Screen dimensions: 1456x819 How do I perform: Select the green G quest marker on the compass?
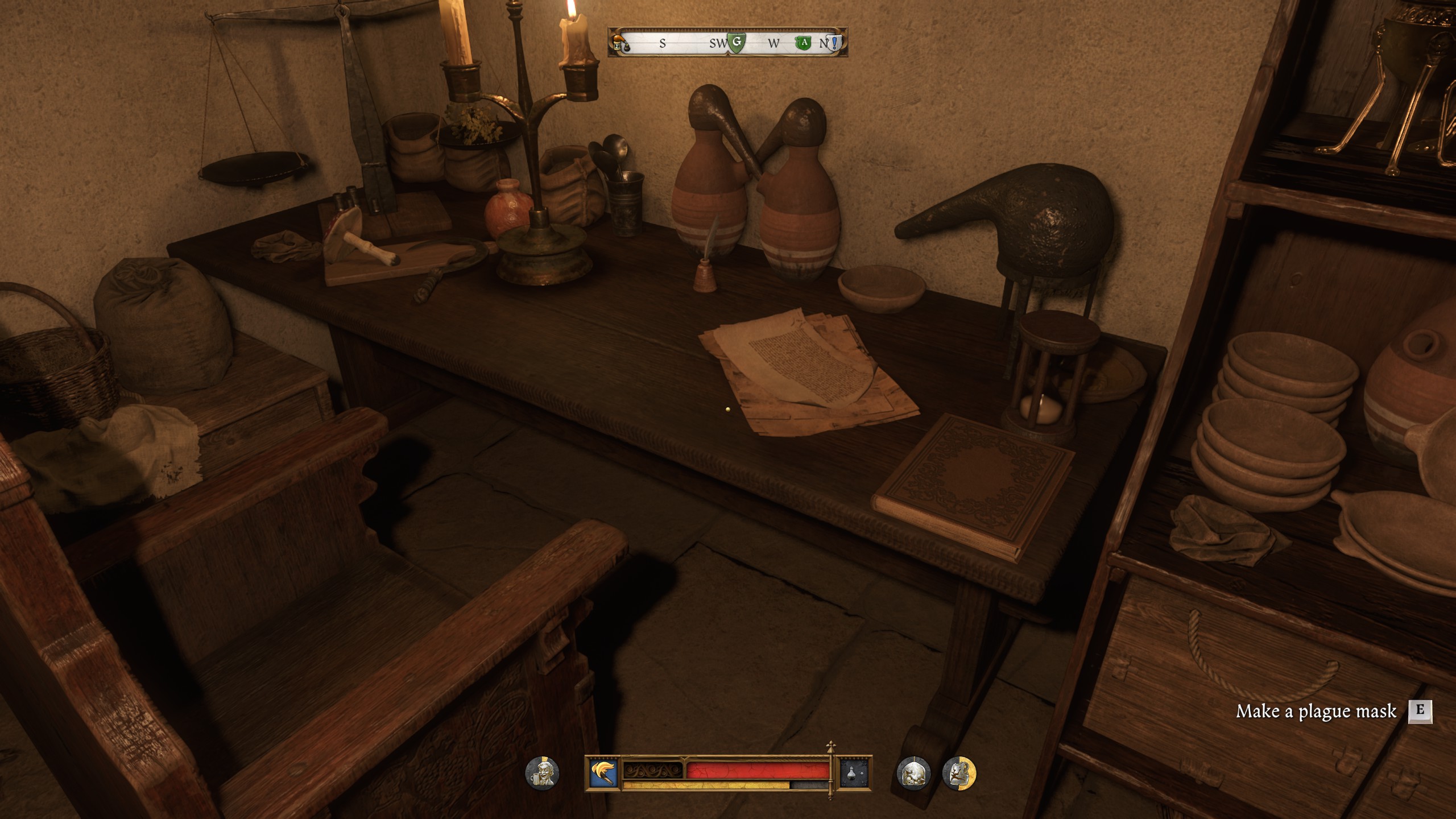click(737, 43)
